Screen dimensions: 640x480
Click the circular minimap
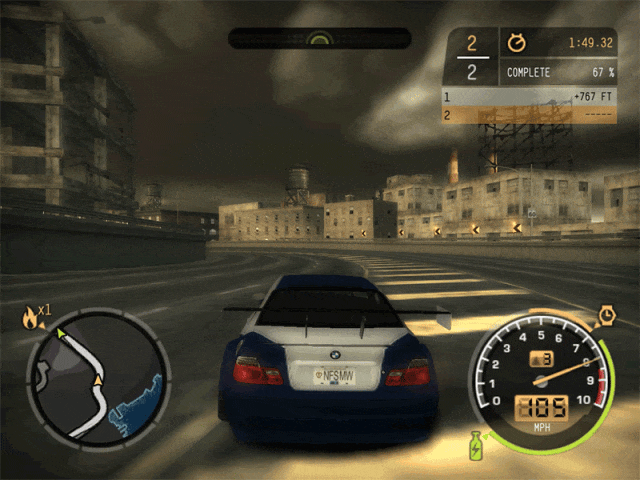(97, 375)
